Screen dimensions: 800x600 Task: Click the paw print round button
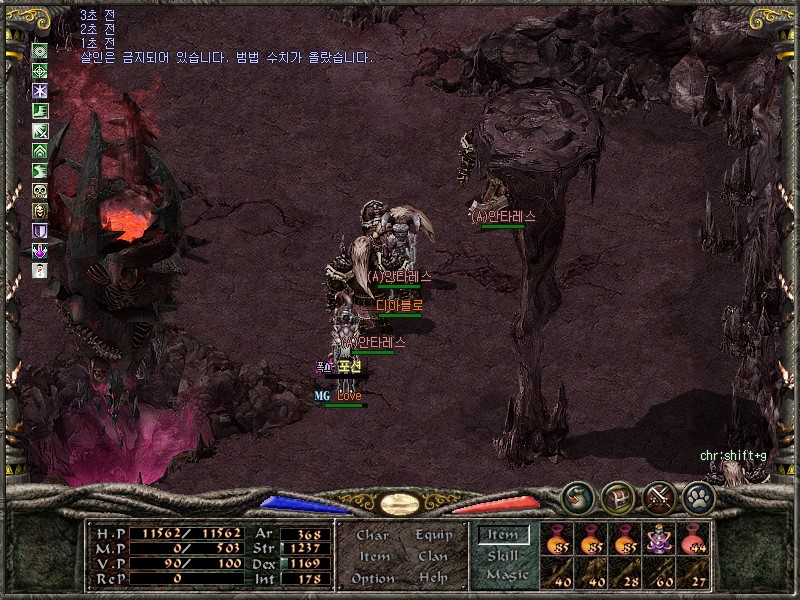[698, 497]
